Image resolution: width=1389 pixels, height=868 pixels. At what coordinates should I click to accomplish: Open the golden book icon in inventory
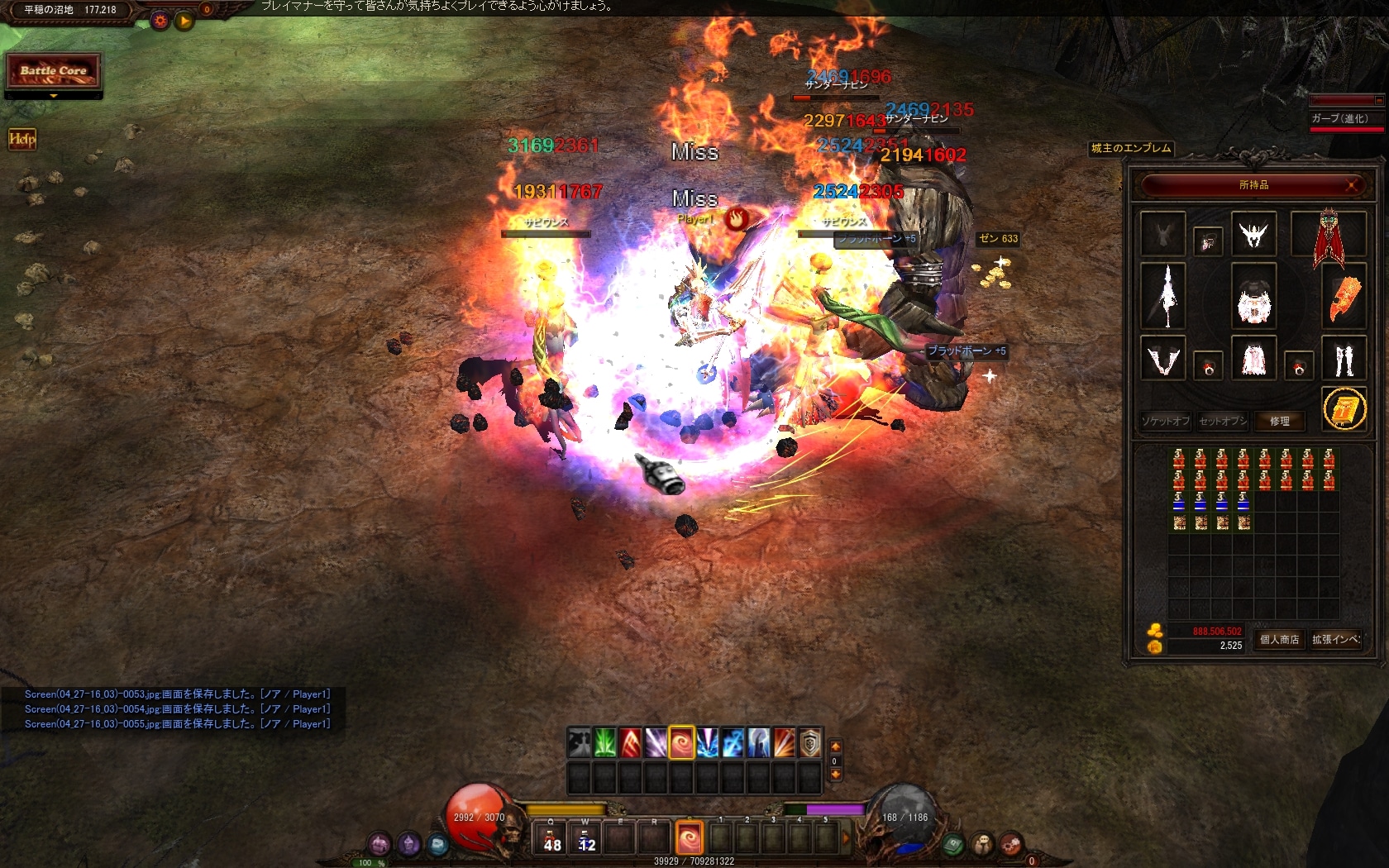click(x=1344, y=408)
